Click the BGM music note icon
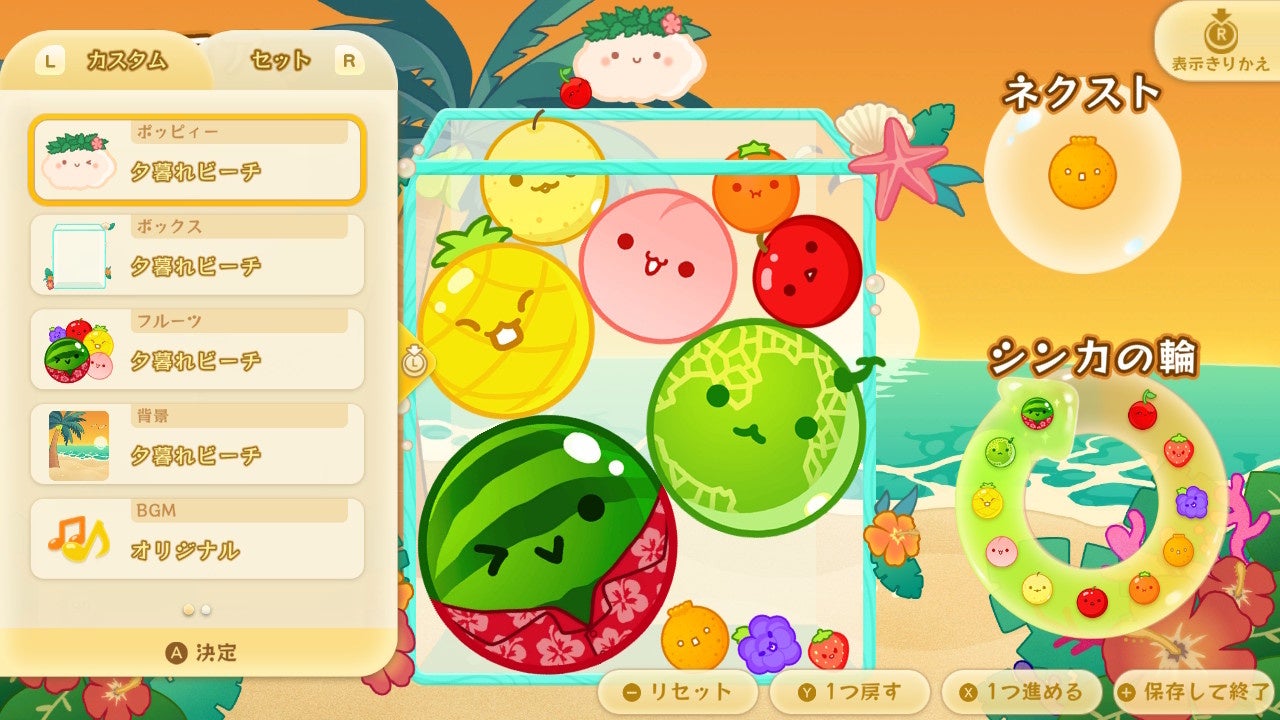The image size is (1280, 720). [x=76, y=538]
